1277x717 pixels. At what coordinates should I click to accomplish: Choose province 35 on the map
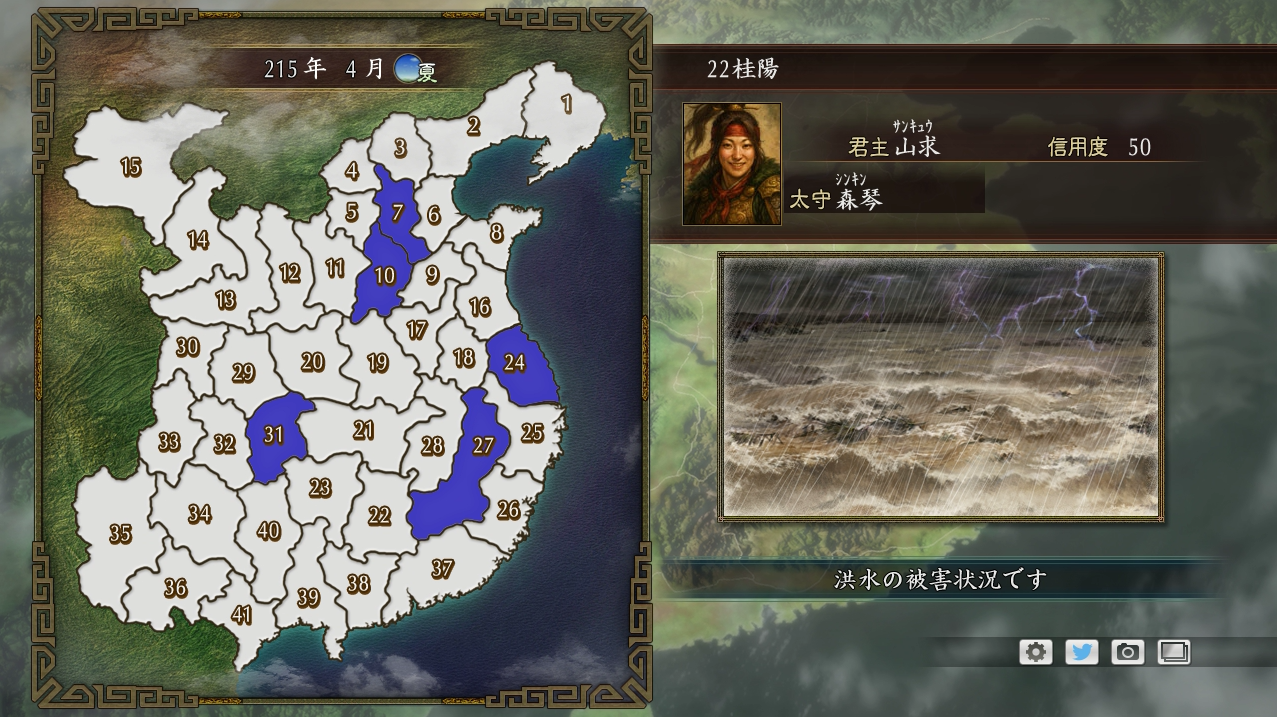pos(120,534)
